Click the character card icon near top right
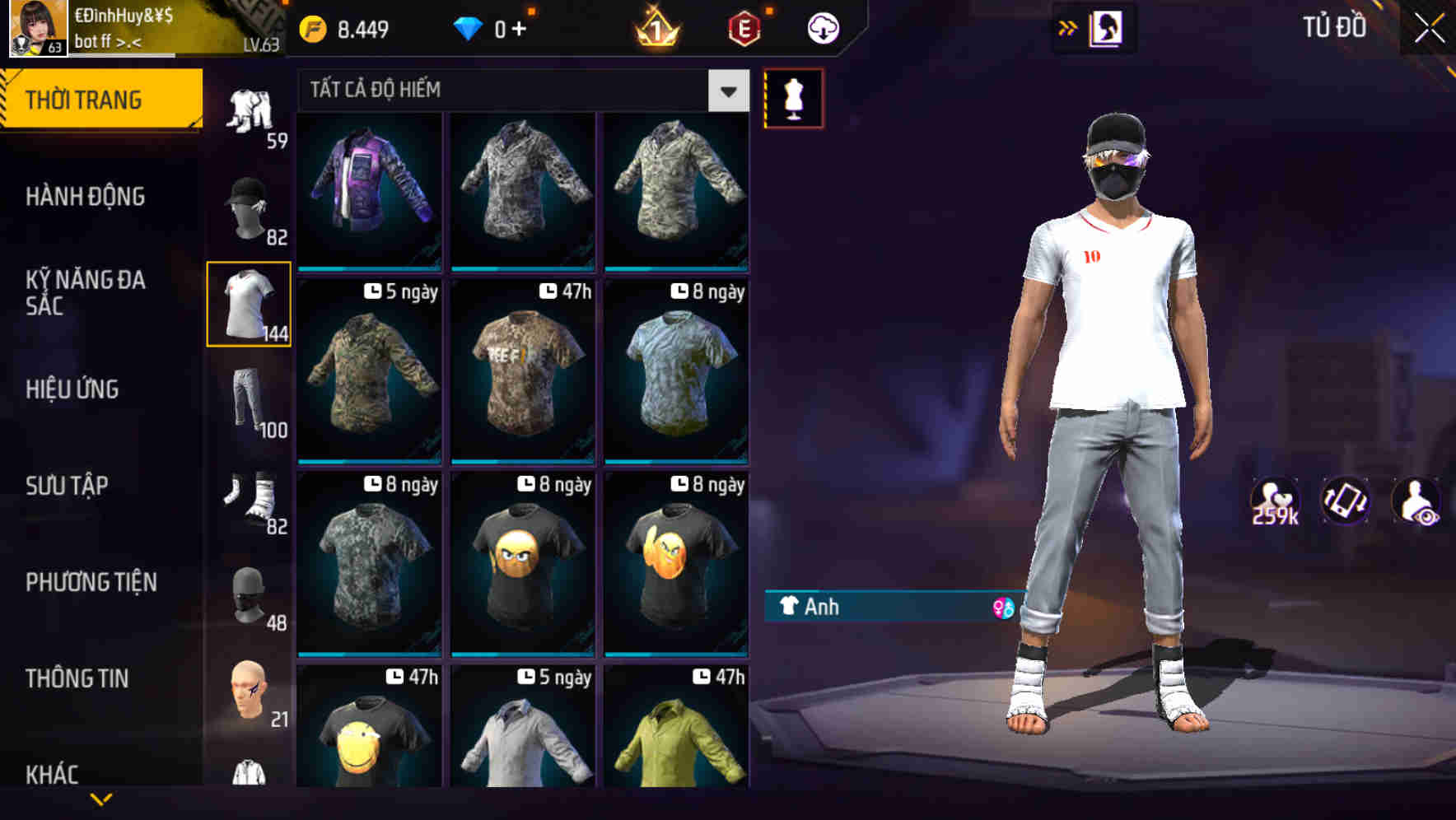The image size is (1456, 820). pyautogui.click(x=1107, y=26)
